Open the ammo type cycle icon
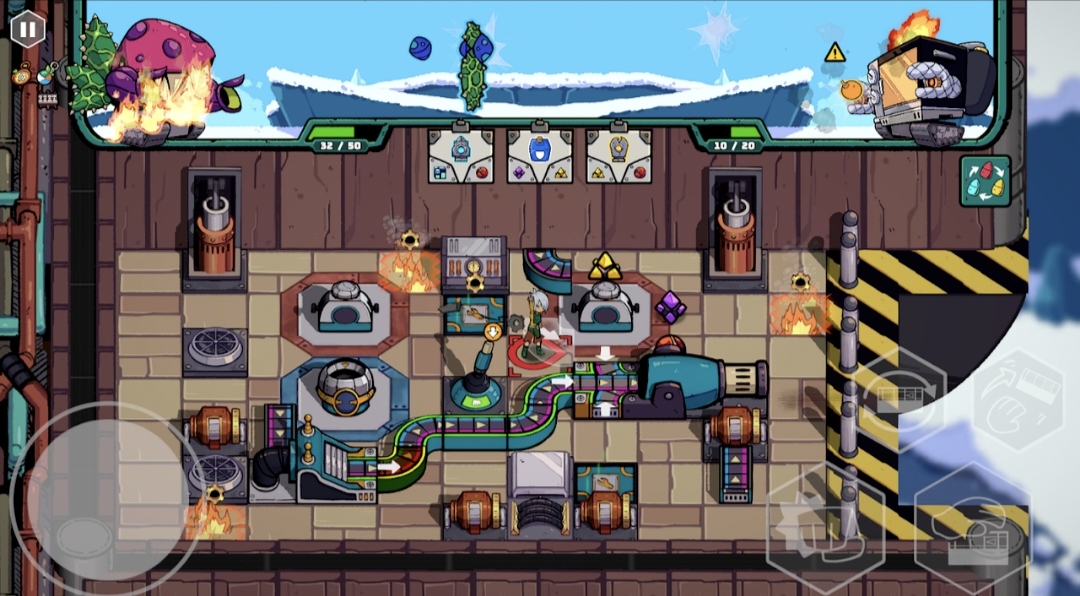The width and height of the screenshot is (1080, 596). [x=985, y=181]
